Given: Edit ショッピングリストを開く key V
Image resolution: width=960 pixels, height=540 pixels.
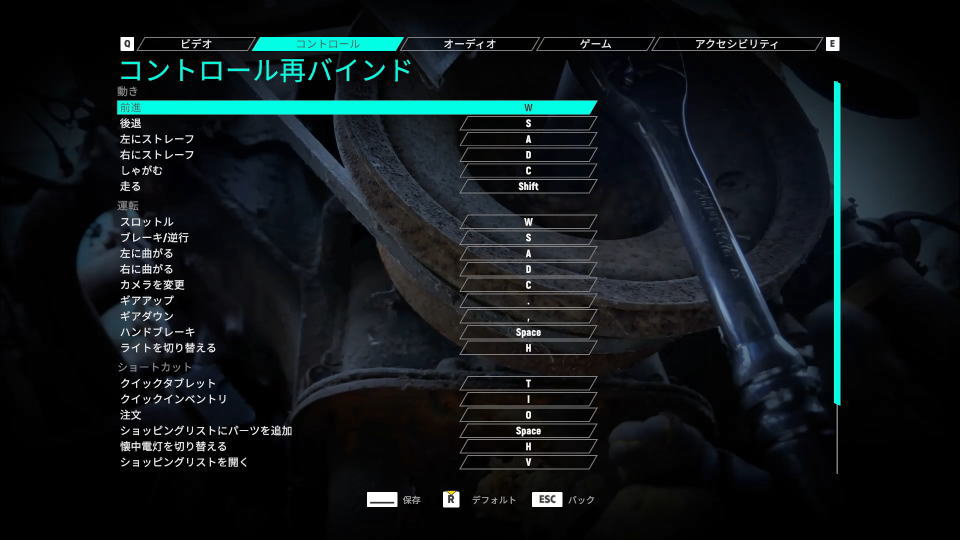Looking at the screenshot, I should (x=528, y=462).
